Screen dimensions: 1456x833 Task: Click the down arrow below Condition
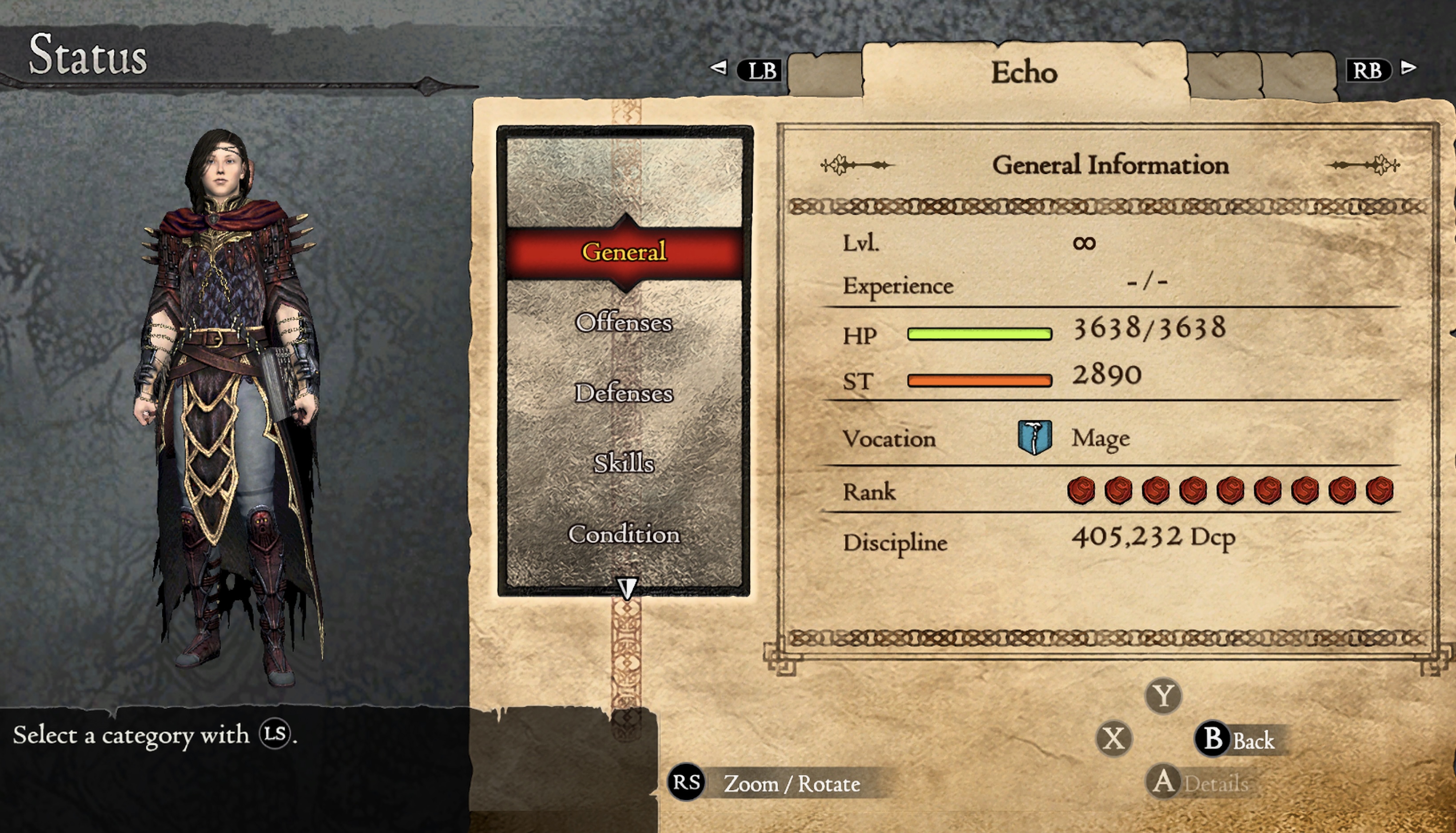click(627, 587)
